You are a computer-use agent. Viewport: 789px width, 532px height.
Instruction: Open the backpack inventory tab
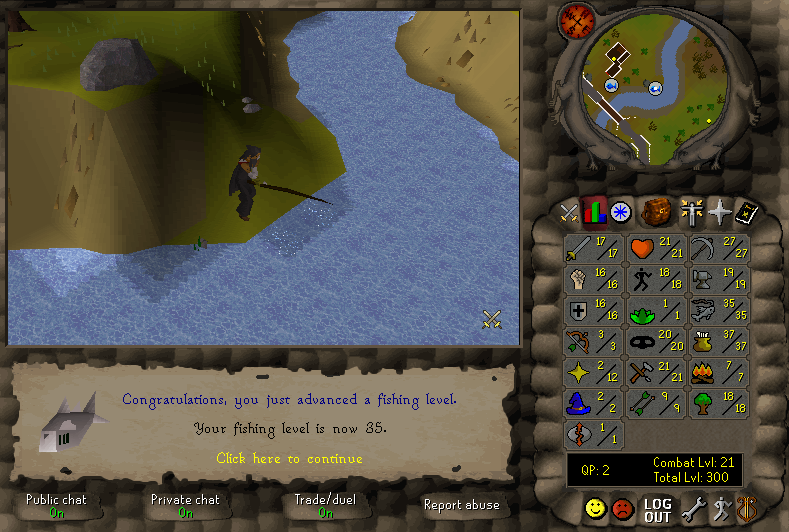click(656, 212)
